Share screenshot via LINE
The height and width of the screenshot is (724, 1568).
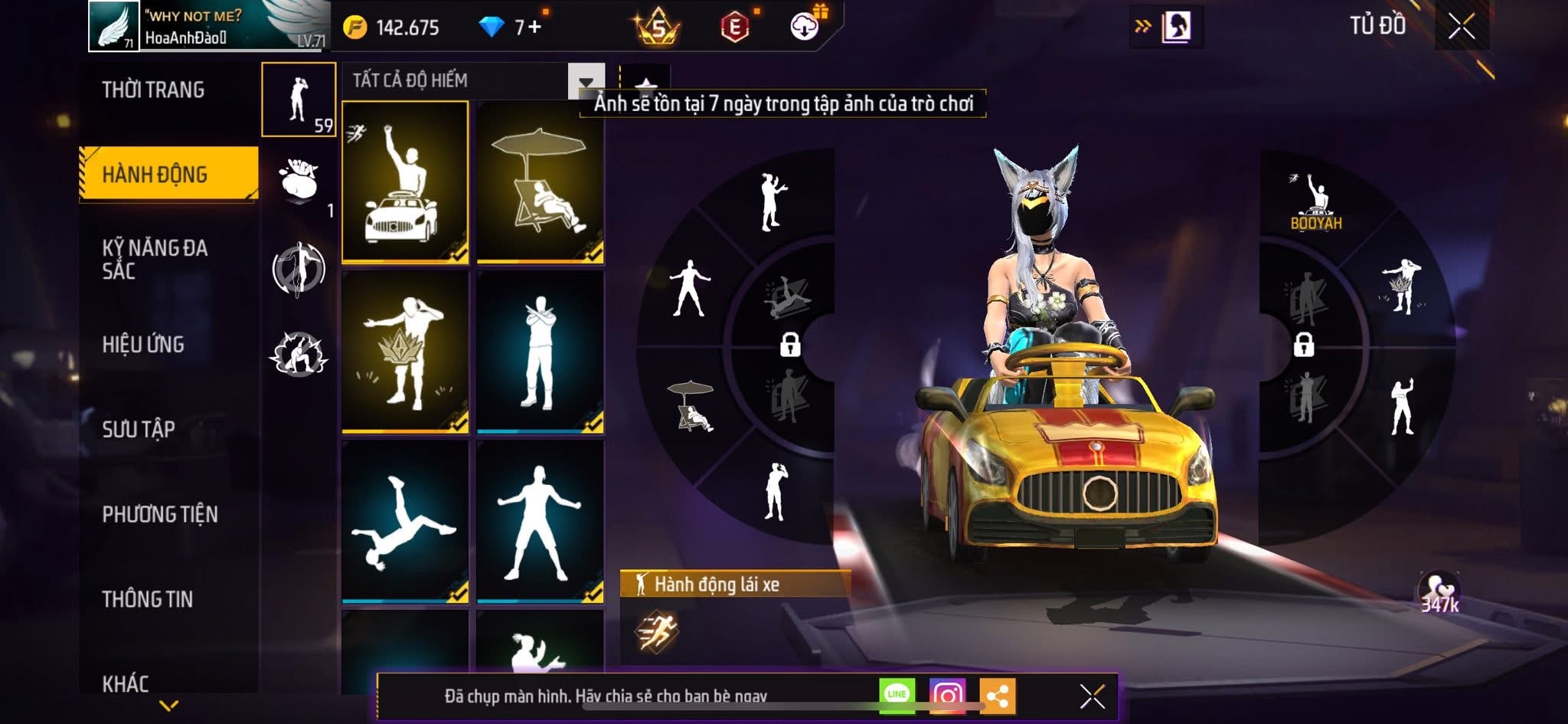point(897,694)
